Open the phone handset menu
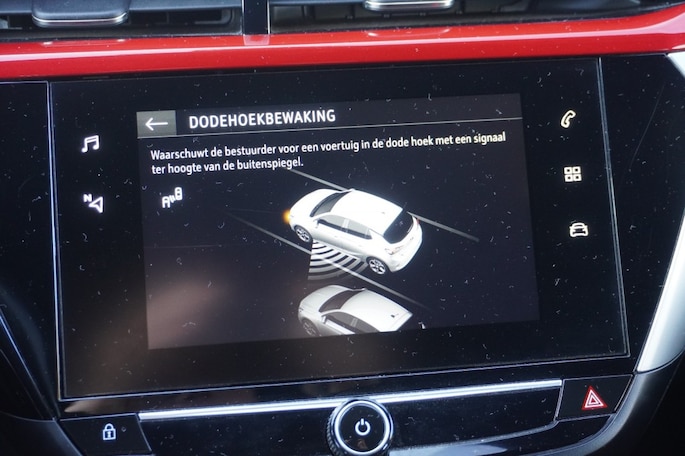 click(x=568, y=120)
